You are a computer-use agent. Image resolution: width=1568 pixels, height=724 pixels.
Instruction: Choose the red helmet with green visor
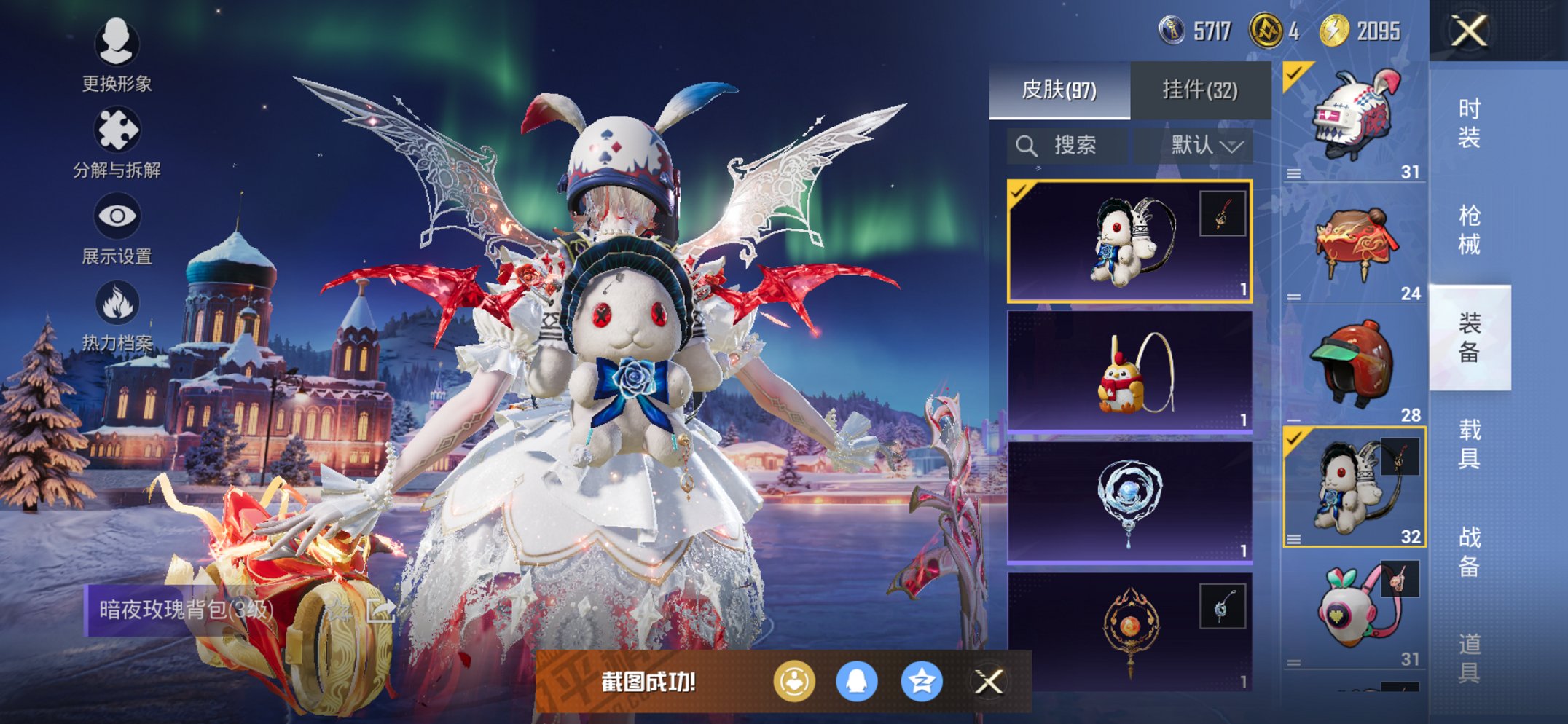pyautogui.click(x=1354, y=364)
